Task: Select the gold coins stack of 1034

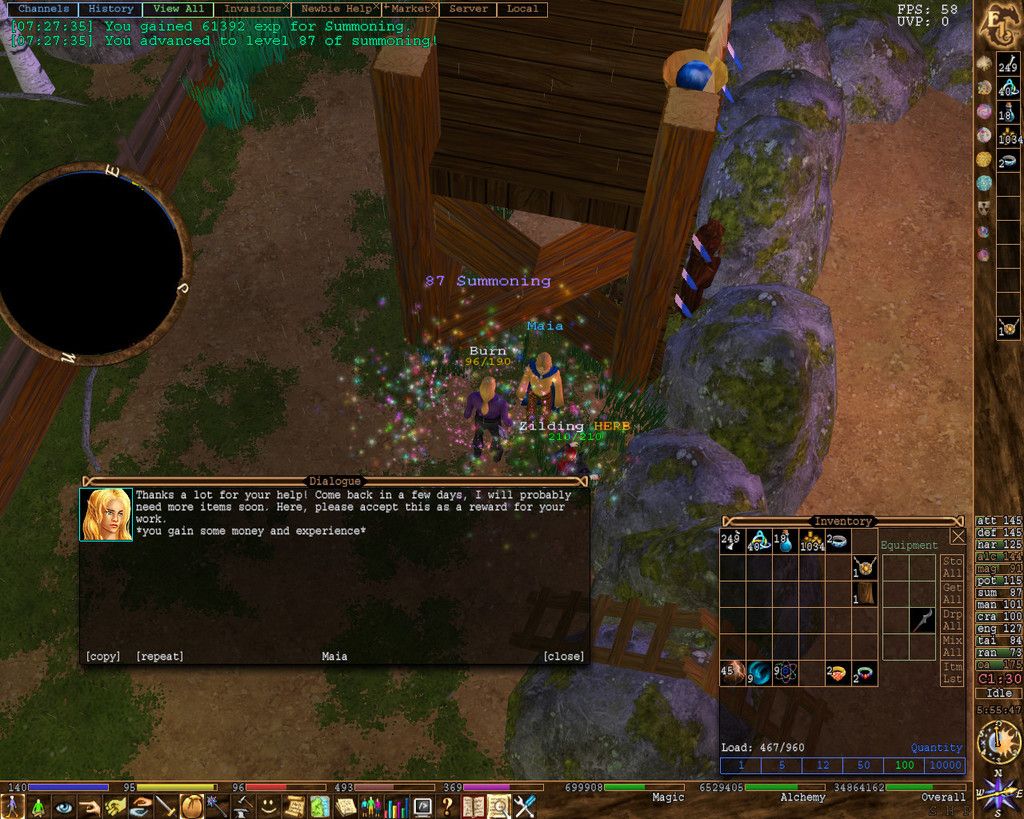Action: 812,542
